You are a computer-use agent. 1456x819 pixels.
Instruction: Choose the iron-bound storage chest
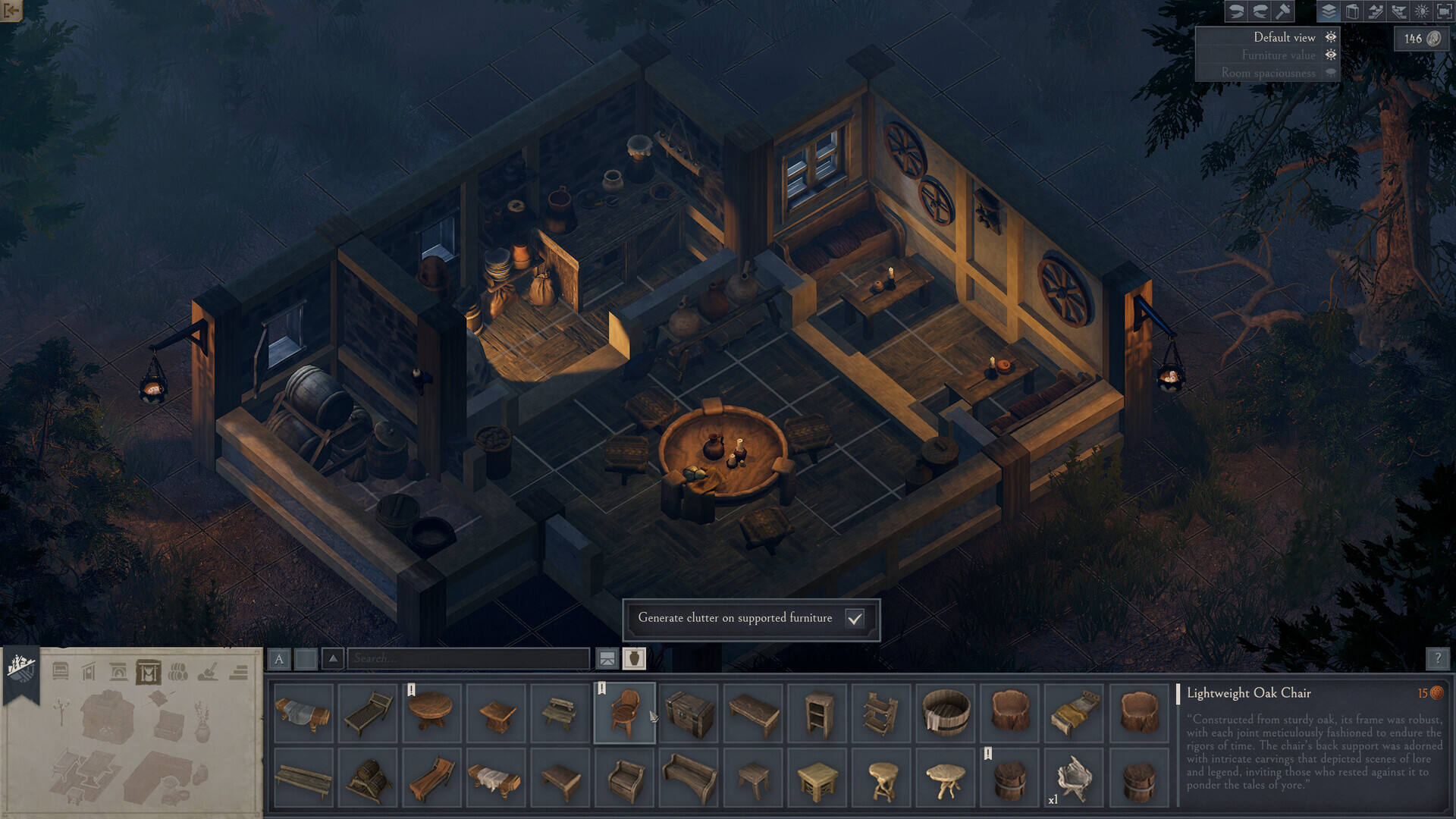tap(689, 713)
